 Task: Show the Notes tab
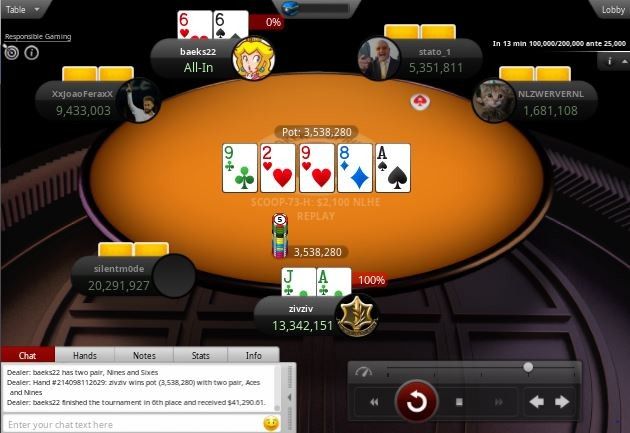coord(143,355)
